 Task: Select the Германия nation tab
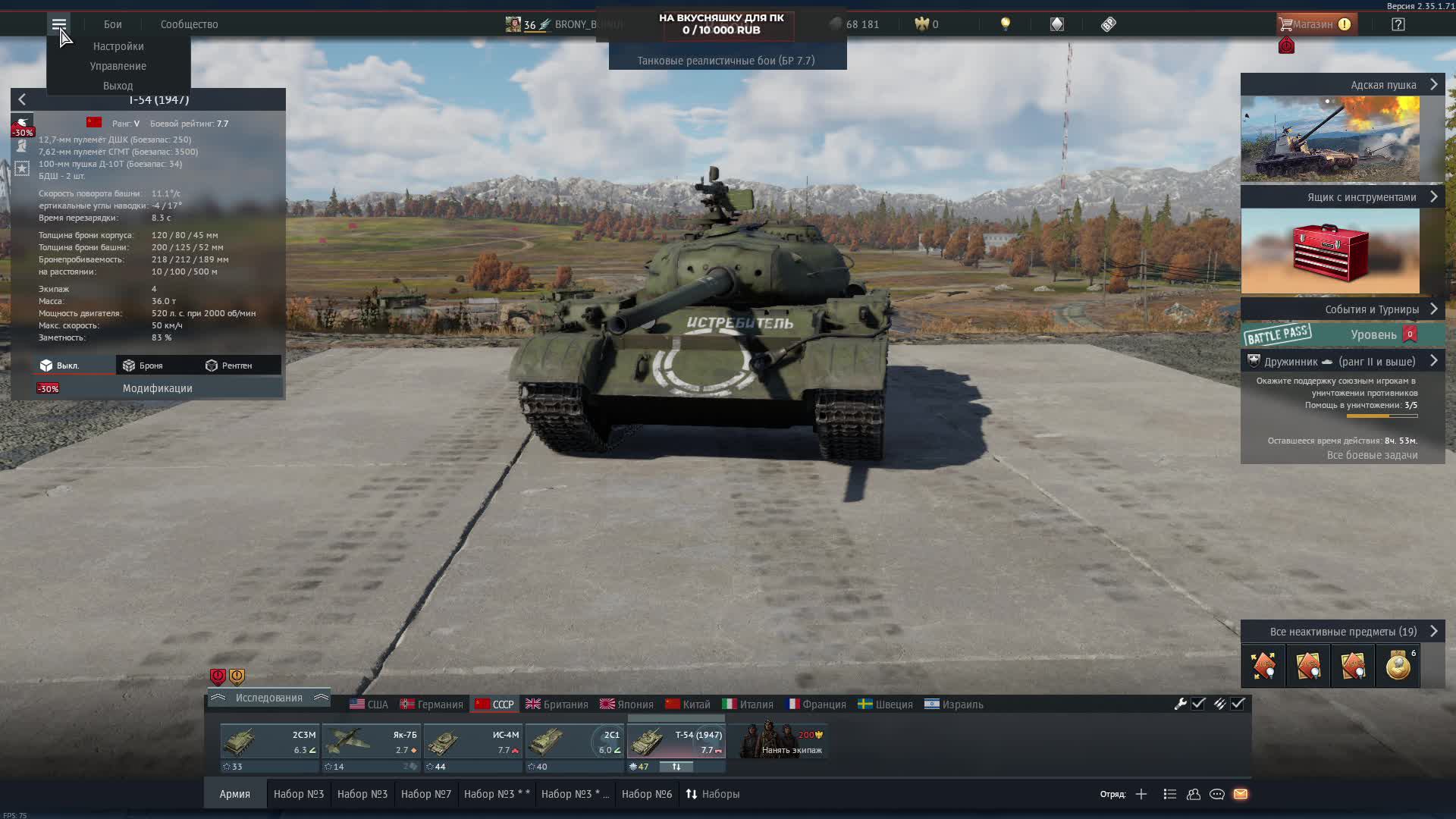click(431, 704)
